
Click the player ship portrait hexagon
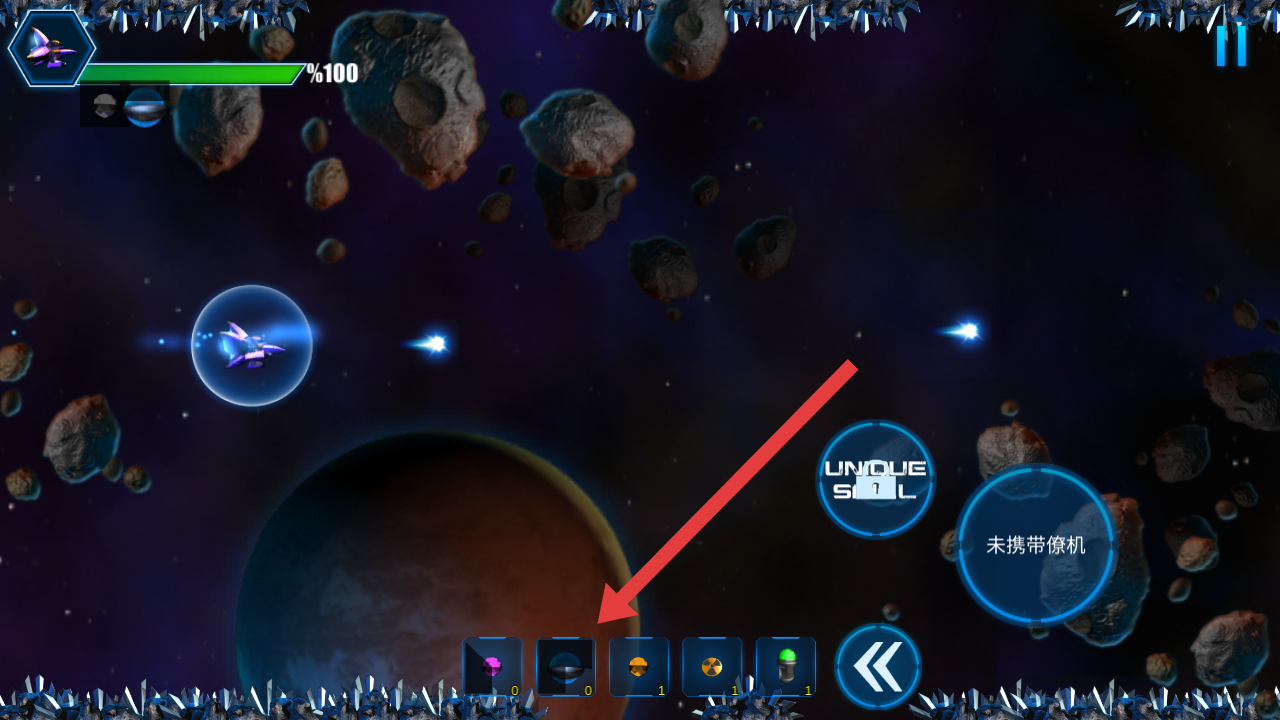[x=52, y=48]
